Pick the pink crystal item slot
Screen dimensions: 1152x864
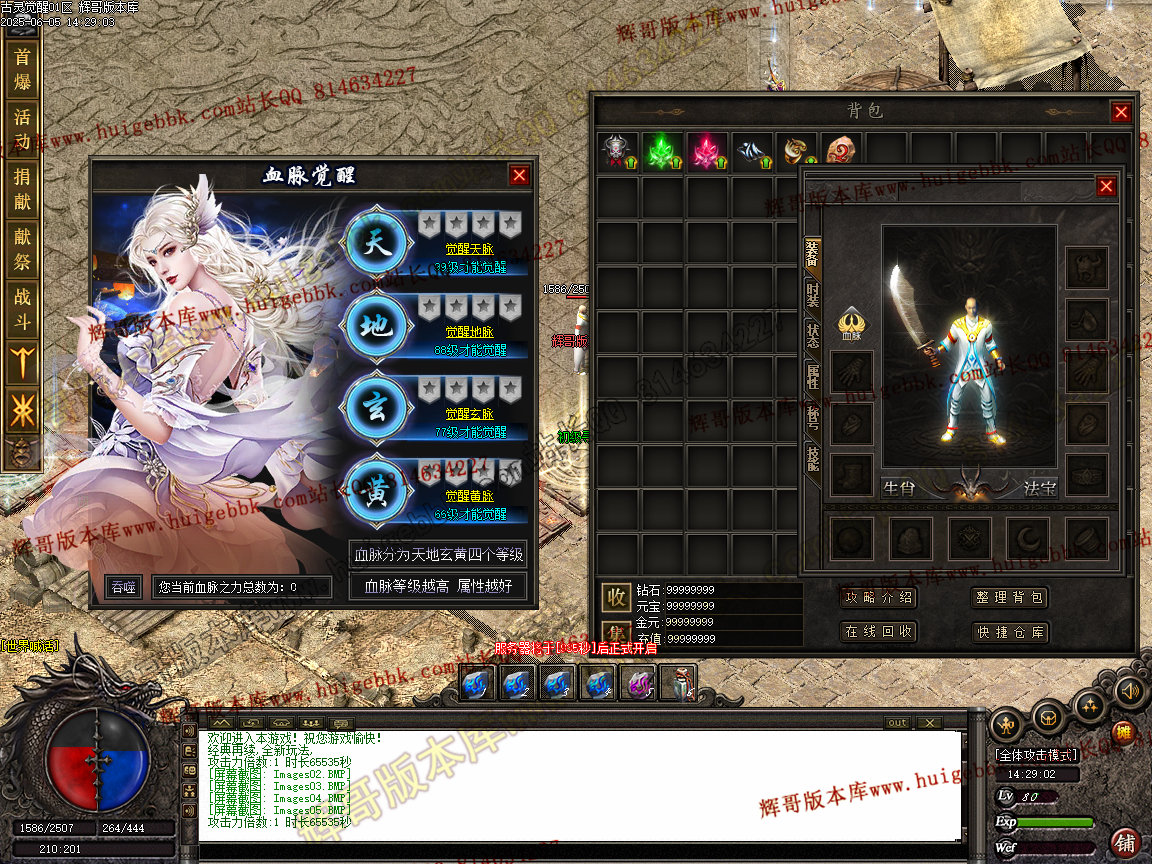706,151
